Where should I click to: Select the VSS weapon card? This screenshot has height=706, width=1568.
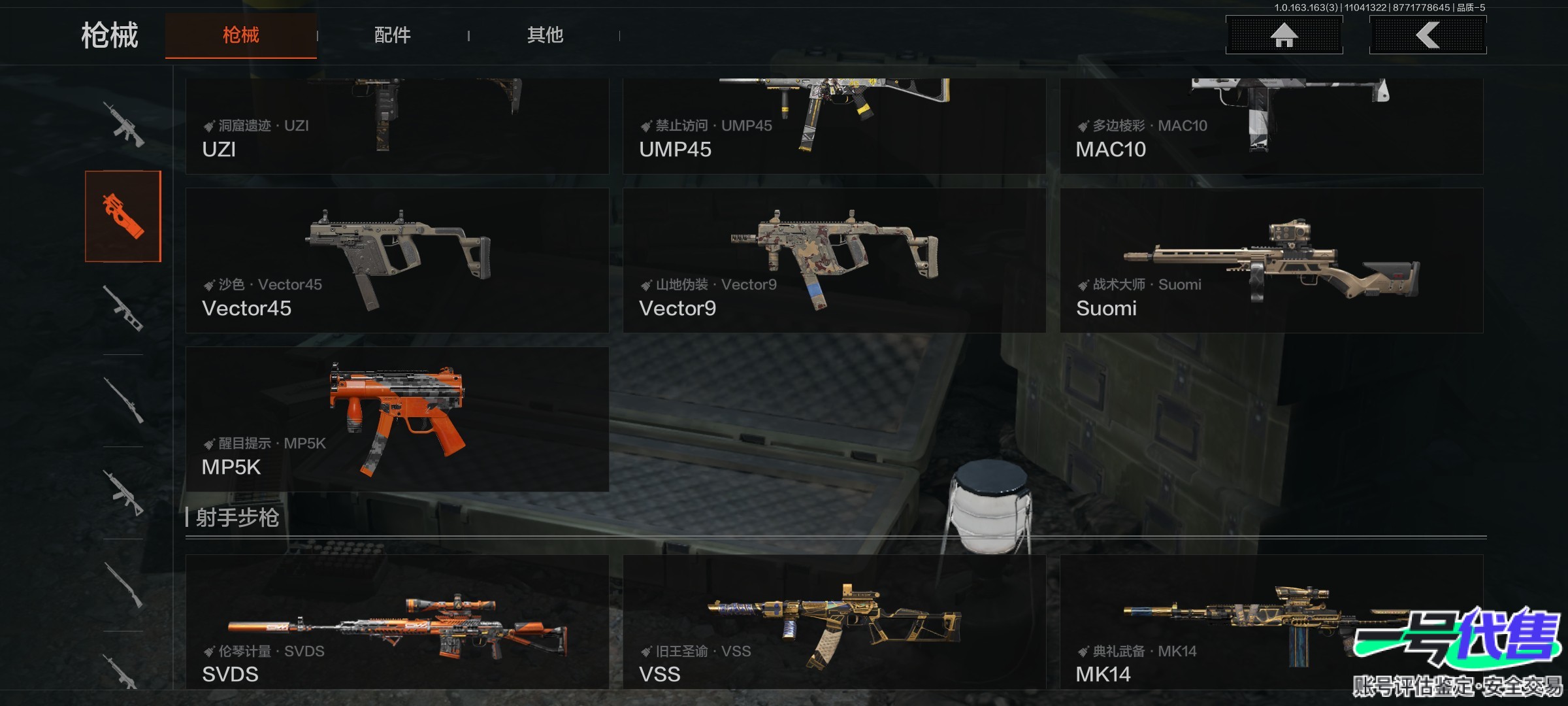(x=834, y=621)
